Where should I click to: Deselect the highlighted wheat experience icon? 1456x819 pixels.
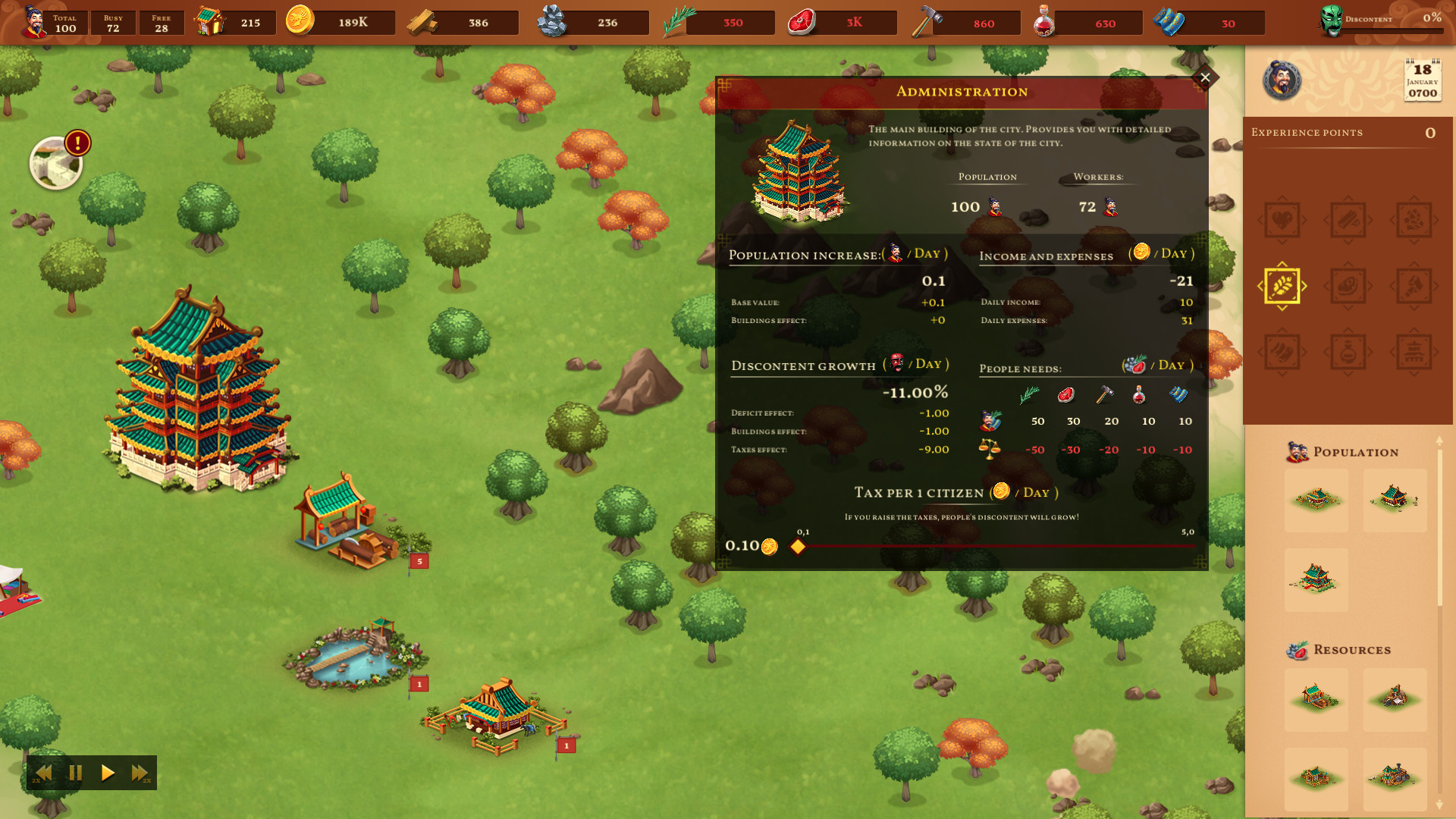(1282, 285)
